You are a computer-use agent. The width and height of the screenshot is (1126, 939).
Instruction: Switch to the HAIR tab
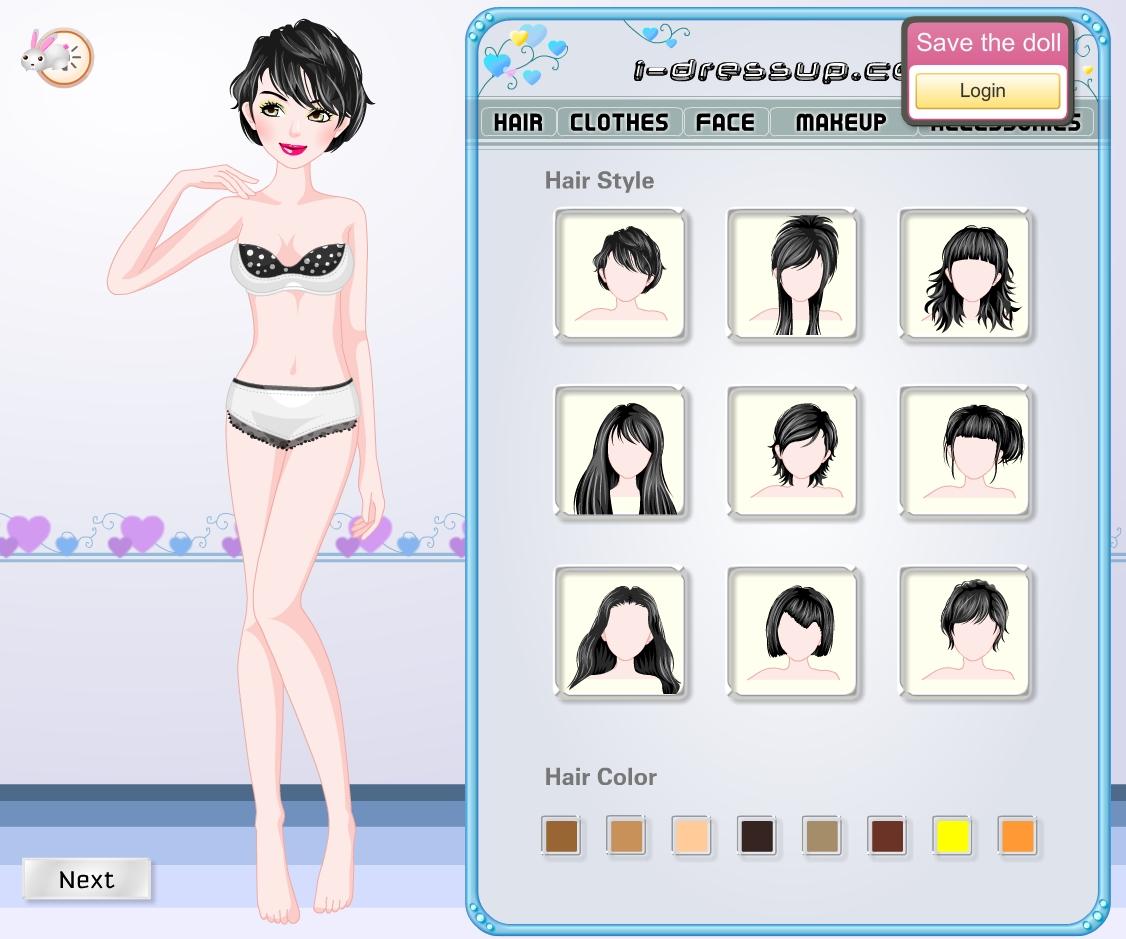pos(518,122)
